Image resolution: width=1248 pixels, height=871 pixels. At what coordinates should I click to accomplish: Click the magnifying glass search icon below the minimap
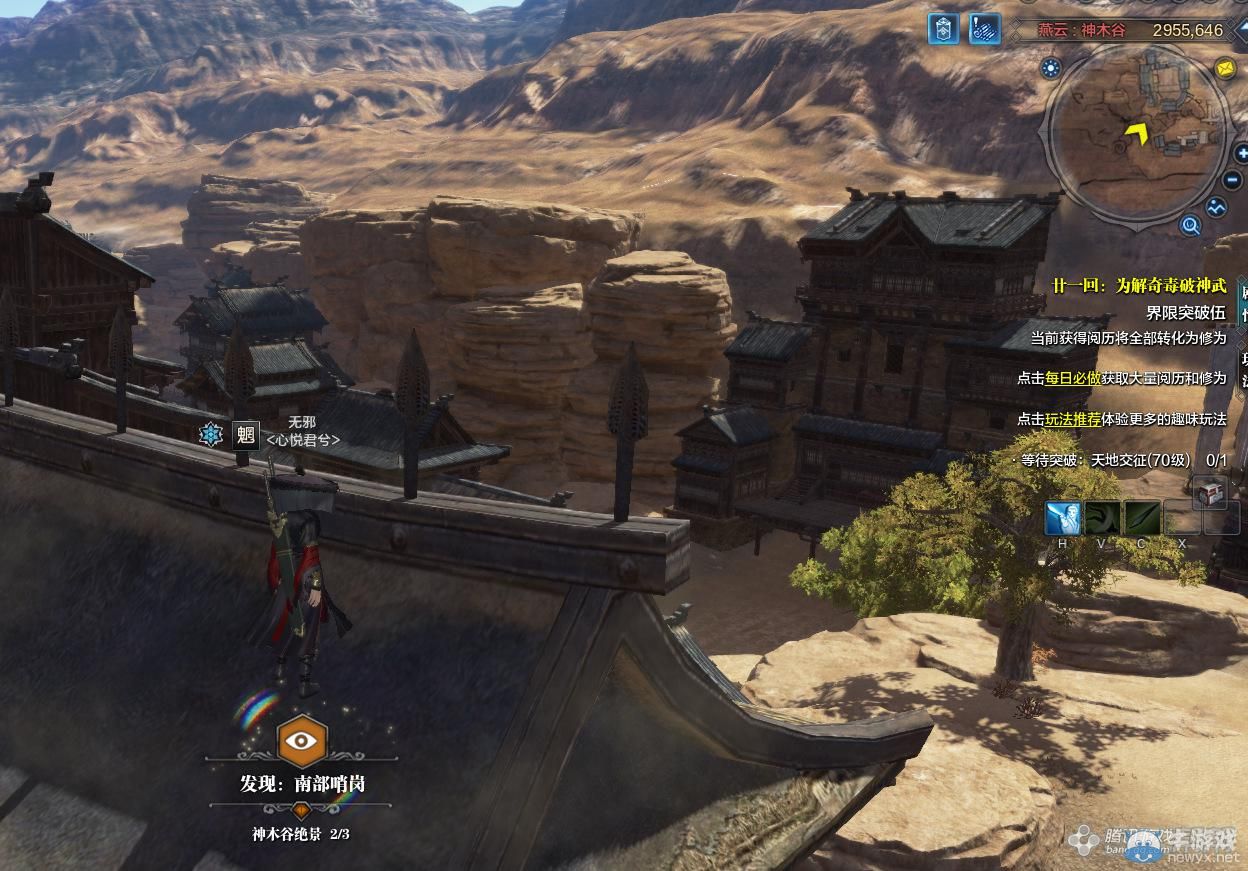1190,226
